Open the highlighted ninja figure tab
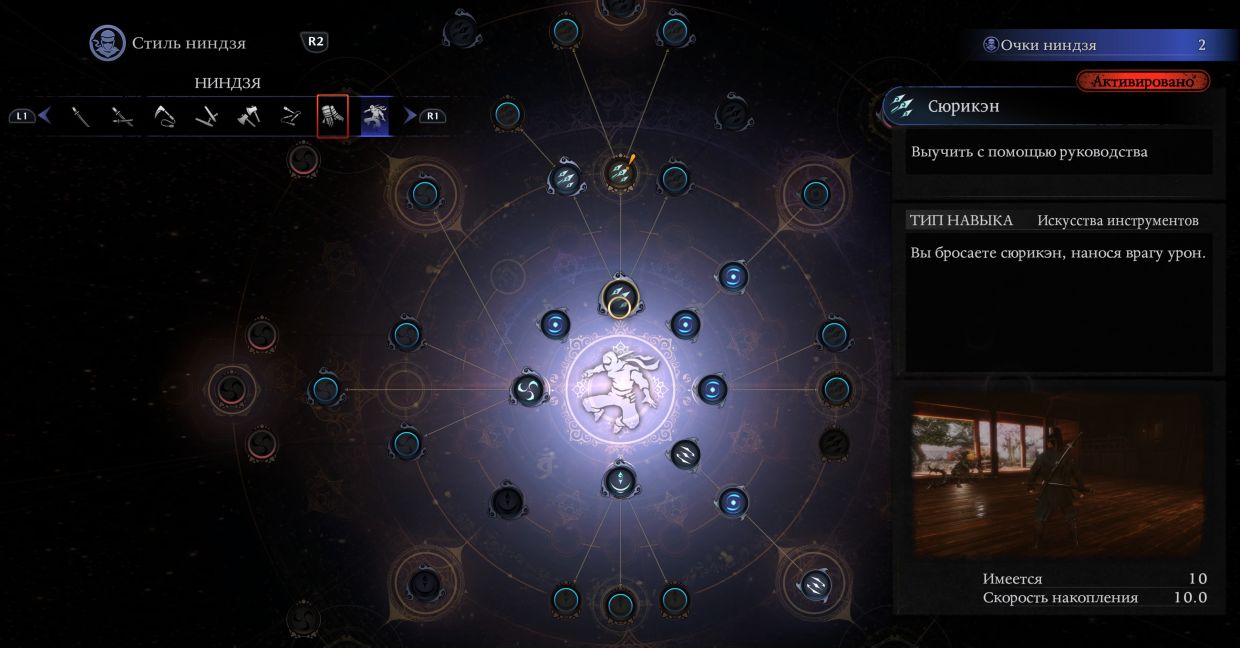1240x648 pixels. click(376, 116)
